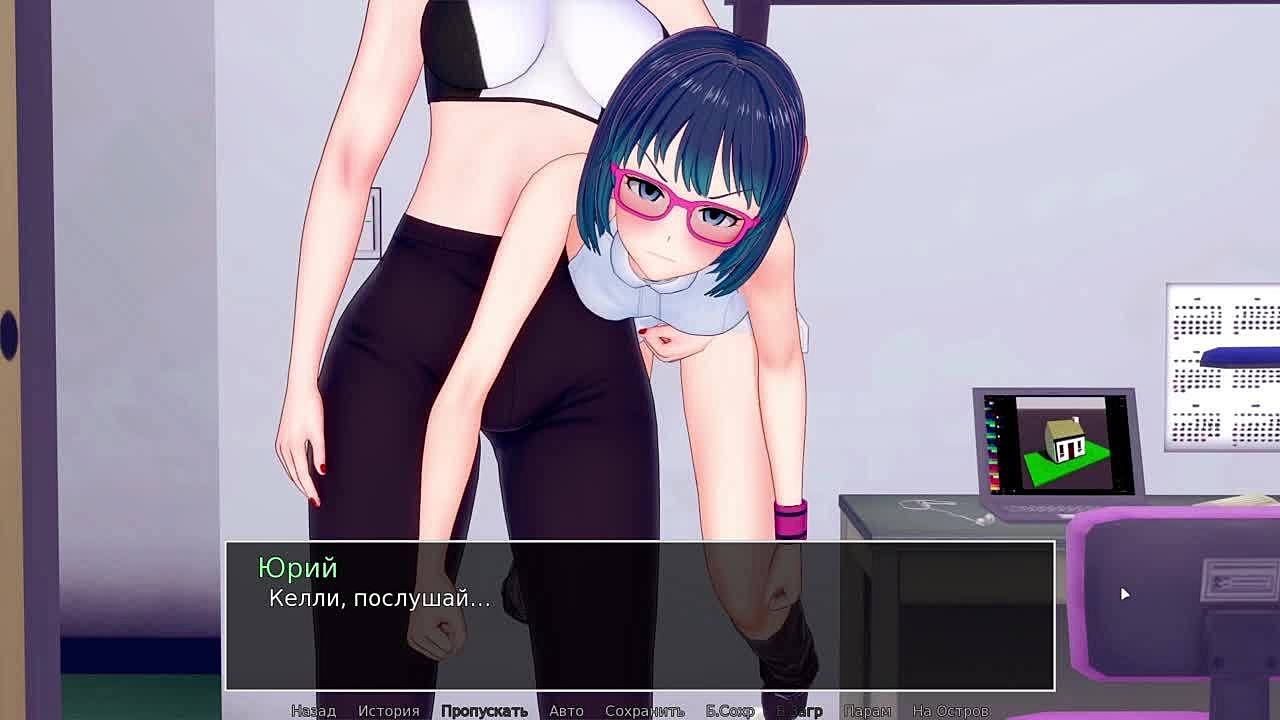Toggle Пропускать skip mode
1280x720 pixels.
coord(484,711)
